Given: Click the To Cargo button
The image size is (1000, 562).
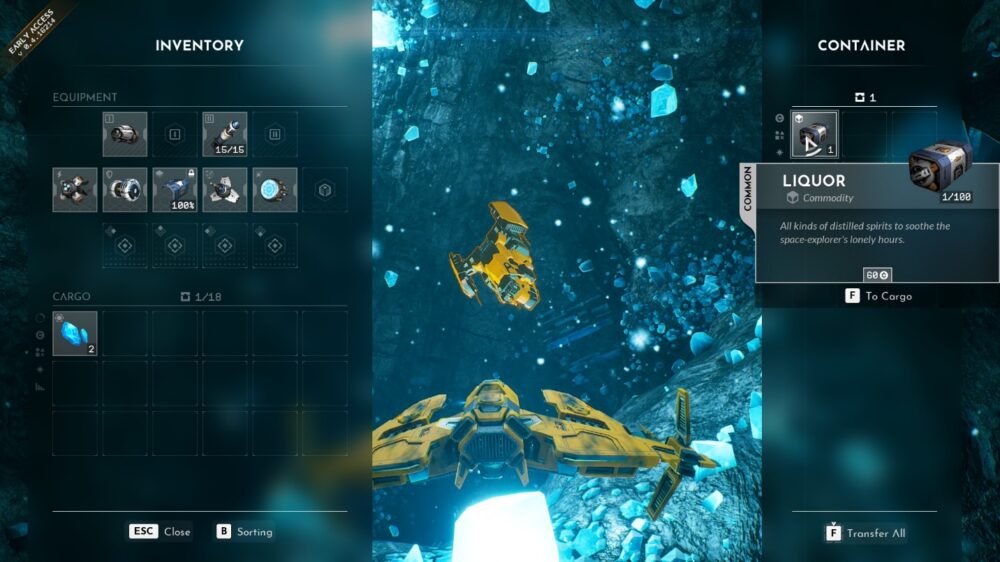Looking at the screenshot, I should click(879, 296).
